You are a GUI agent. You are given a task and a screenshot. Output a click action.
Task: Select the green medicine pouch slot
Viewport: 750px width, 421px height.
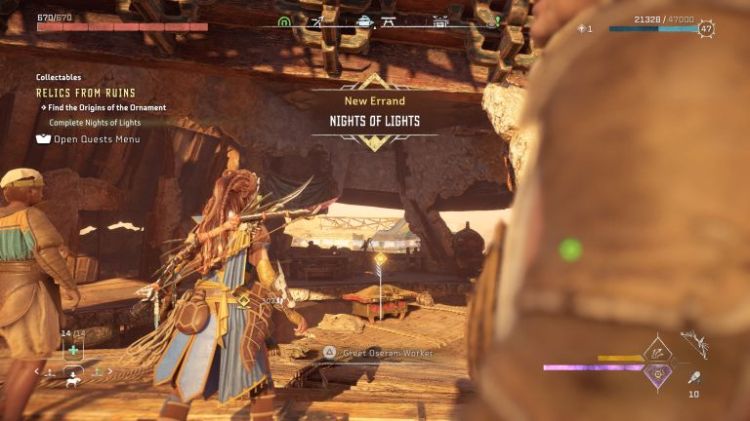74,349
